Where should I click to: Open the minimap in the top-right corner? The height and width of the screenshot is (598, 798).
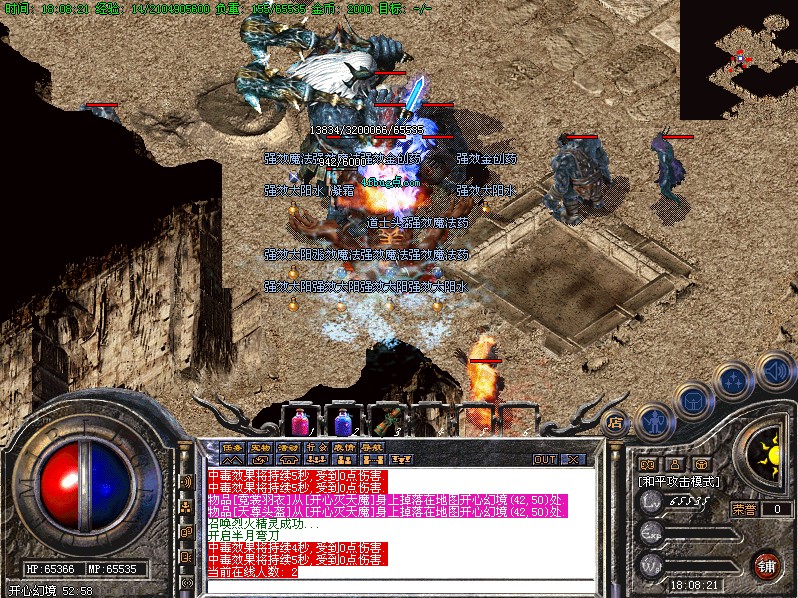click(738, 58)
